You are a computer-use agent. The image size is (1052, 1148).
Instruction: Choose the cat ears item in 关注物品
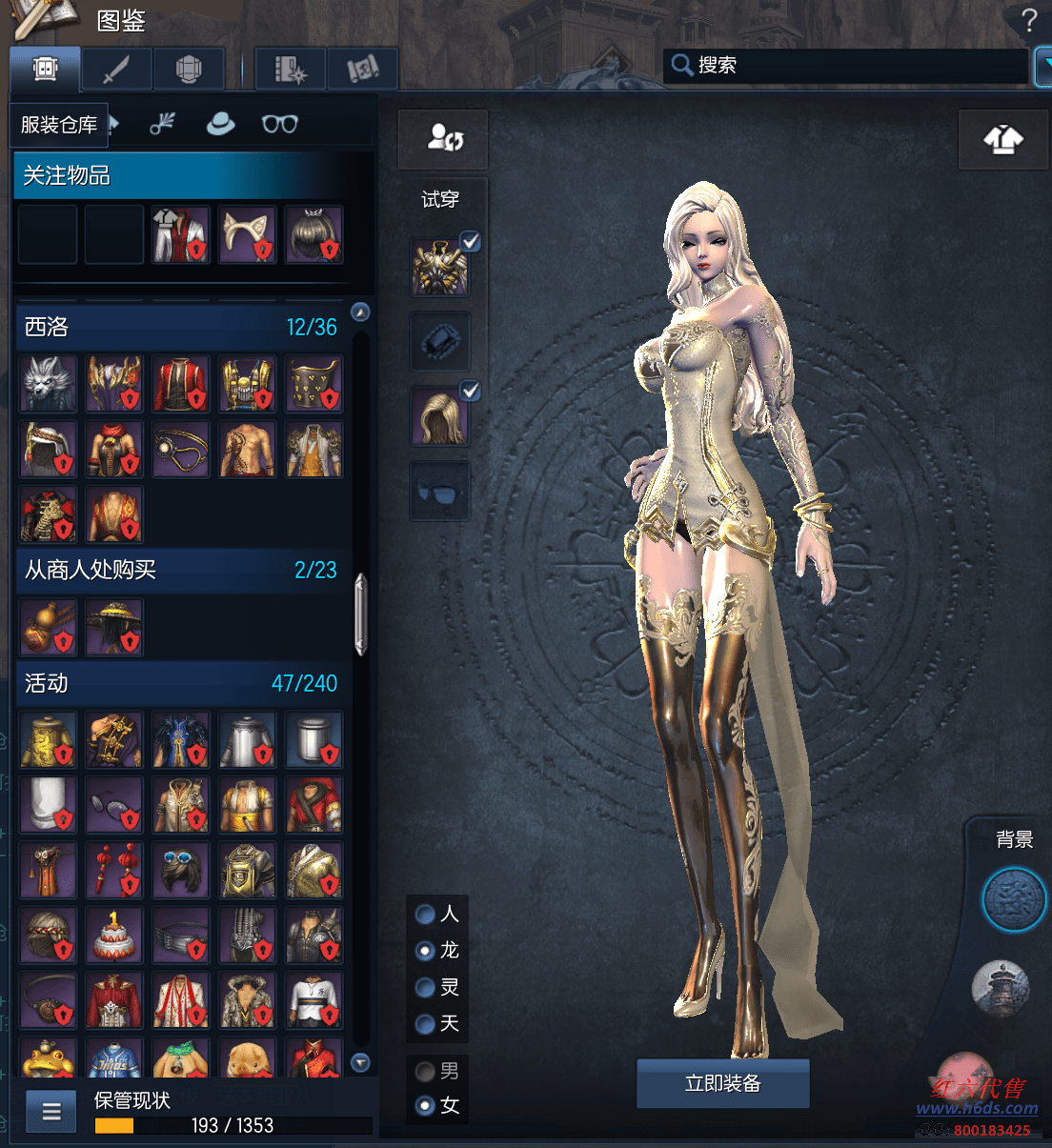(x=247, y=234)
